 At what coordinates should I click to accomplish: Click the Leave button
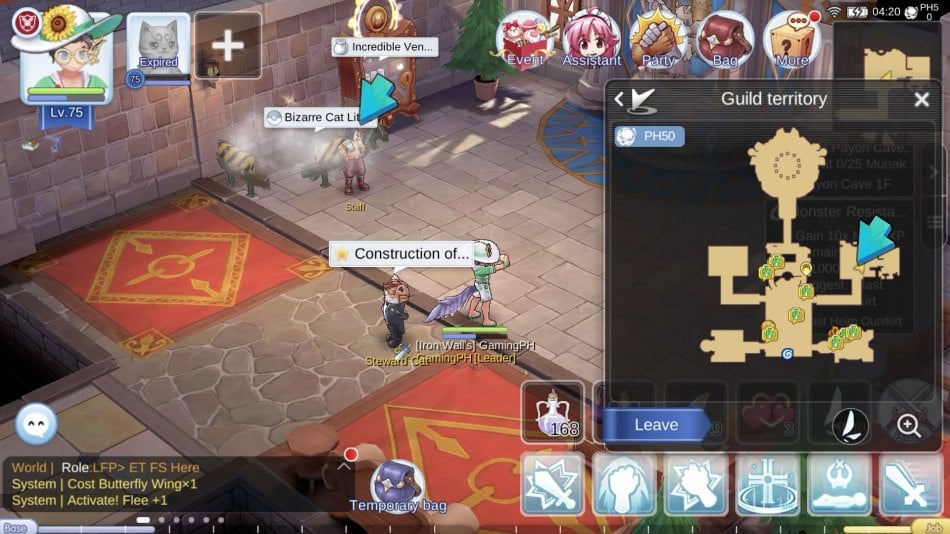[x=656, y=425]
